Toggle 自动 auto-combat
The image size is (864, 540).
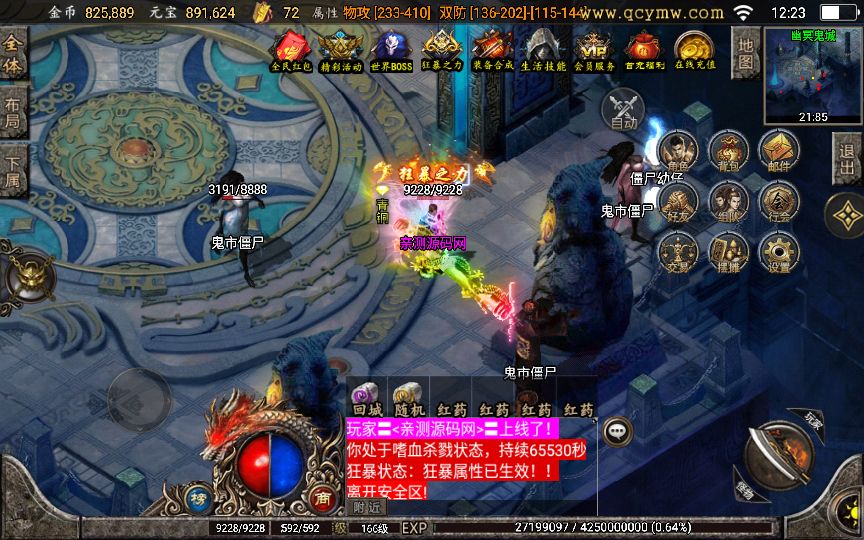point(624,107)
